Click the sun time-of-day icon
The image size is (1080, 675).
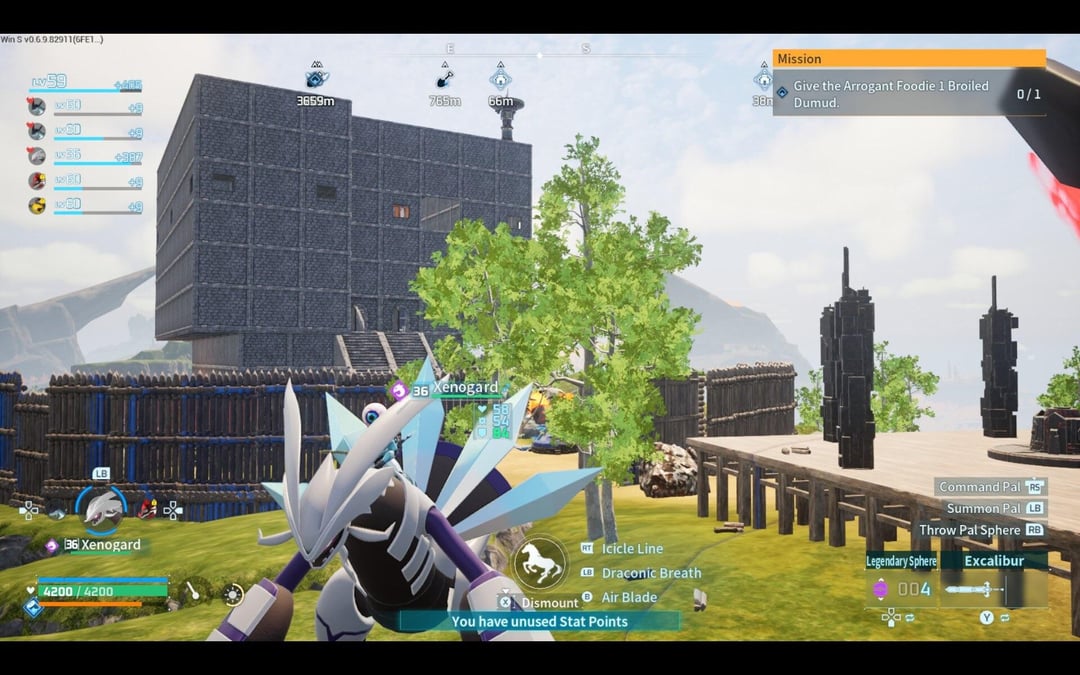click(x=233, y=595)
